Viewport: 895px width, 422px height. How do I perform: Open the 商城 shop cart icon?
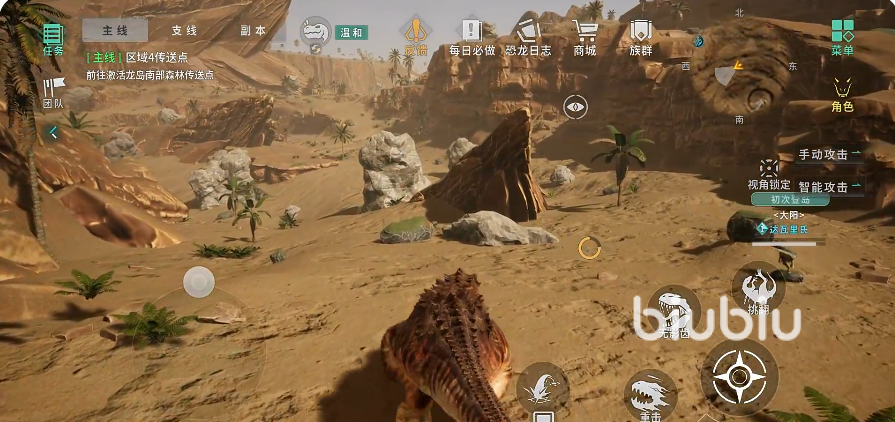tap(584, 37)
